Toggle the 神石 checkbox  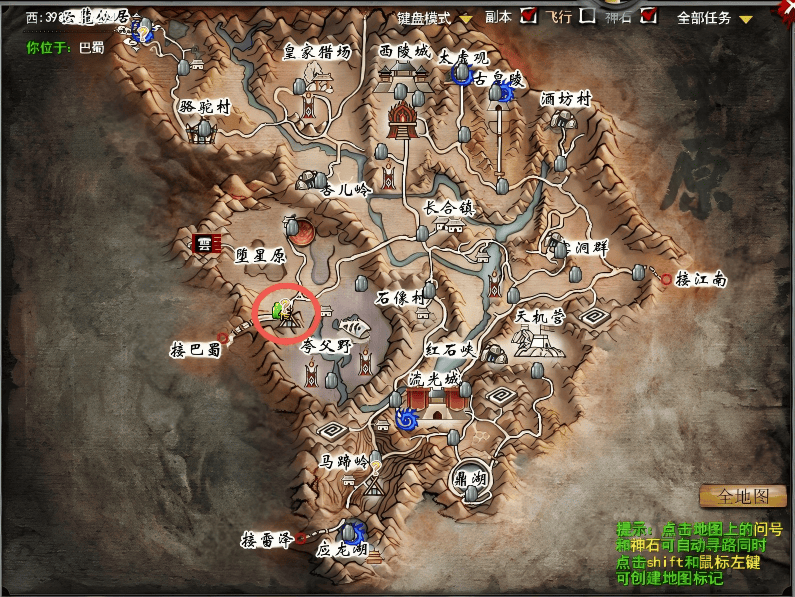[x=649, y=15]
